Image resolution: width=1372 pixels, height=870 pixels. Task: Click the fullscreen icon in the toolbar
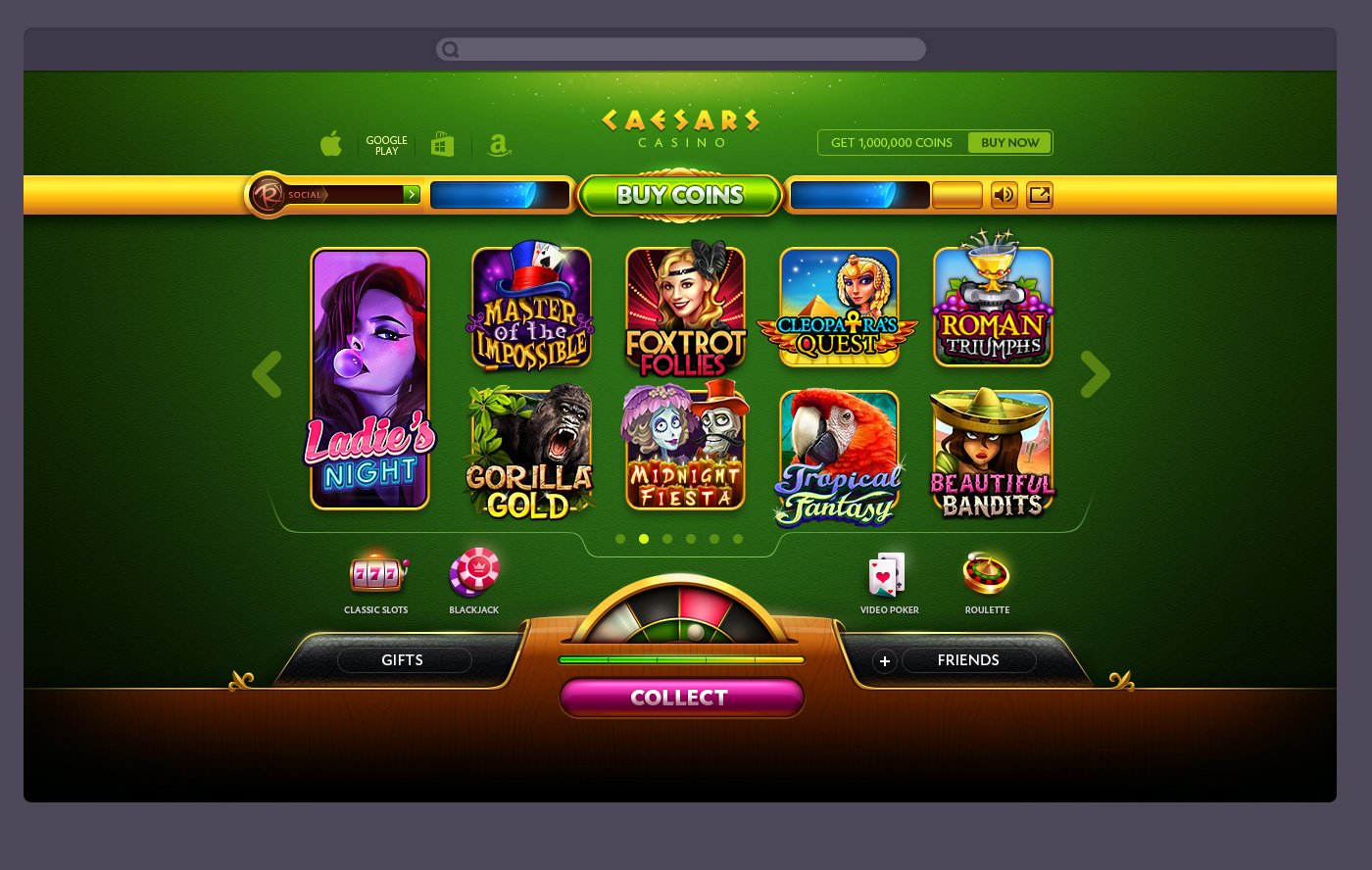(1040, 196)
